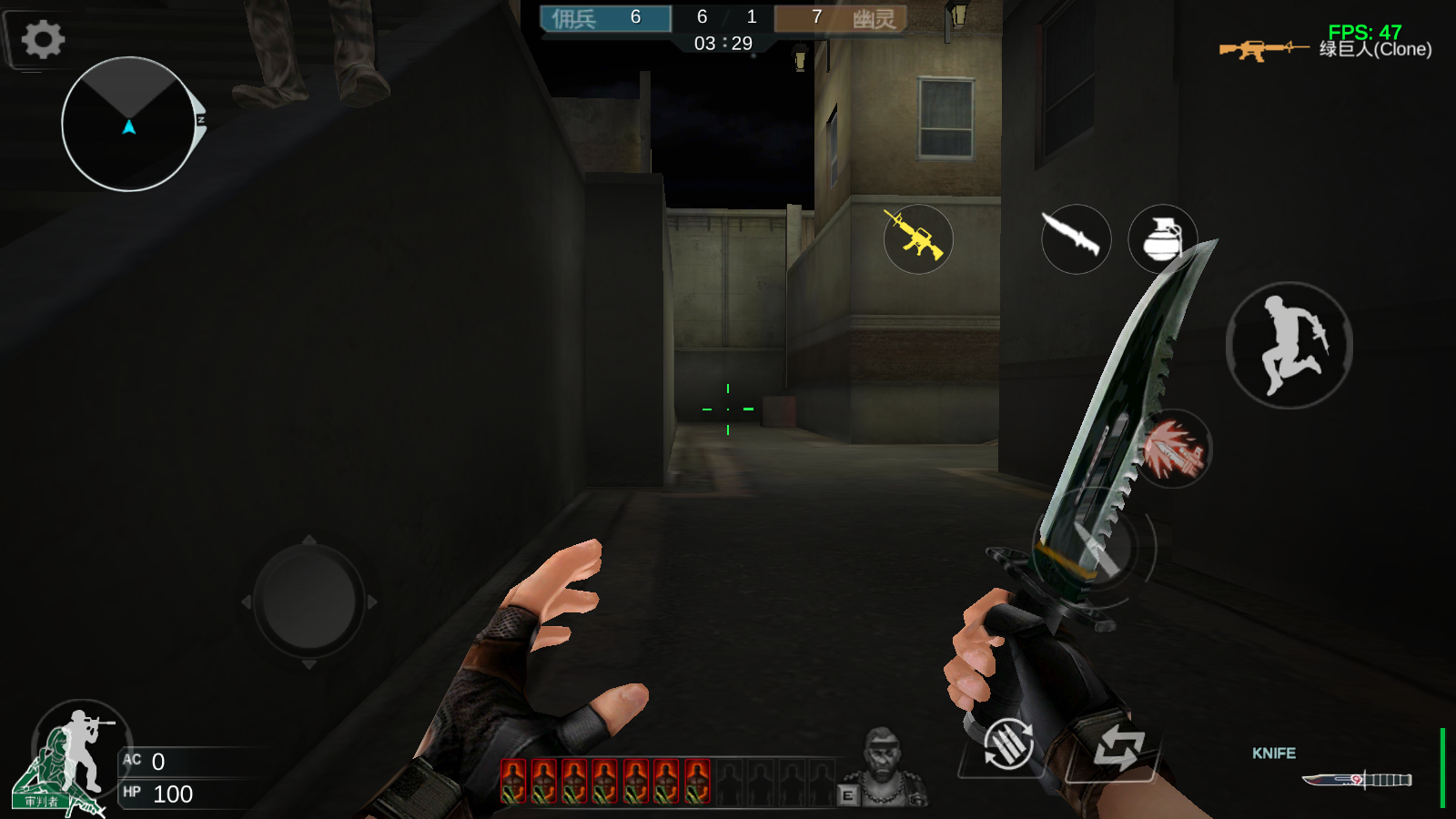The image size is (1456, 819).
Task: Tap the swap weapon arrows button
Action: point(1117,748)
